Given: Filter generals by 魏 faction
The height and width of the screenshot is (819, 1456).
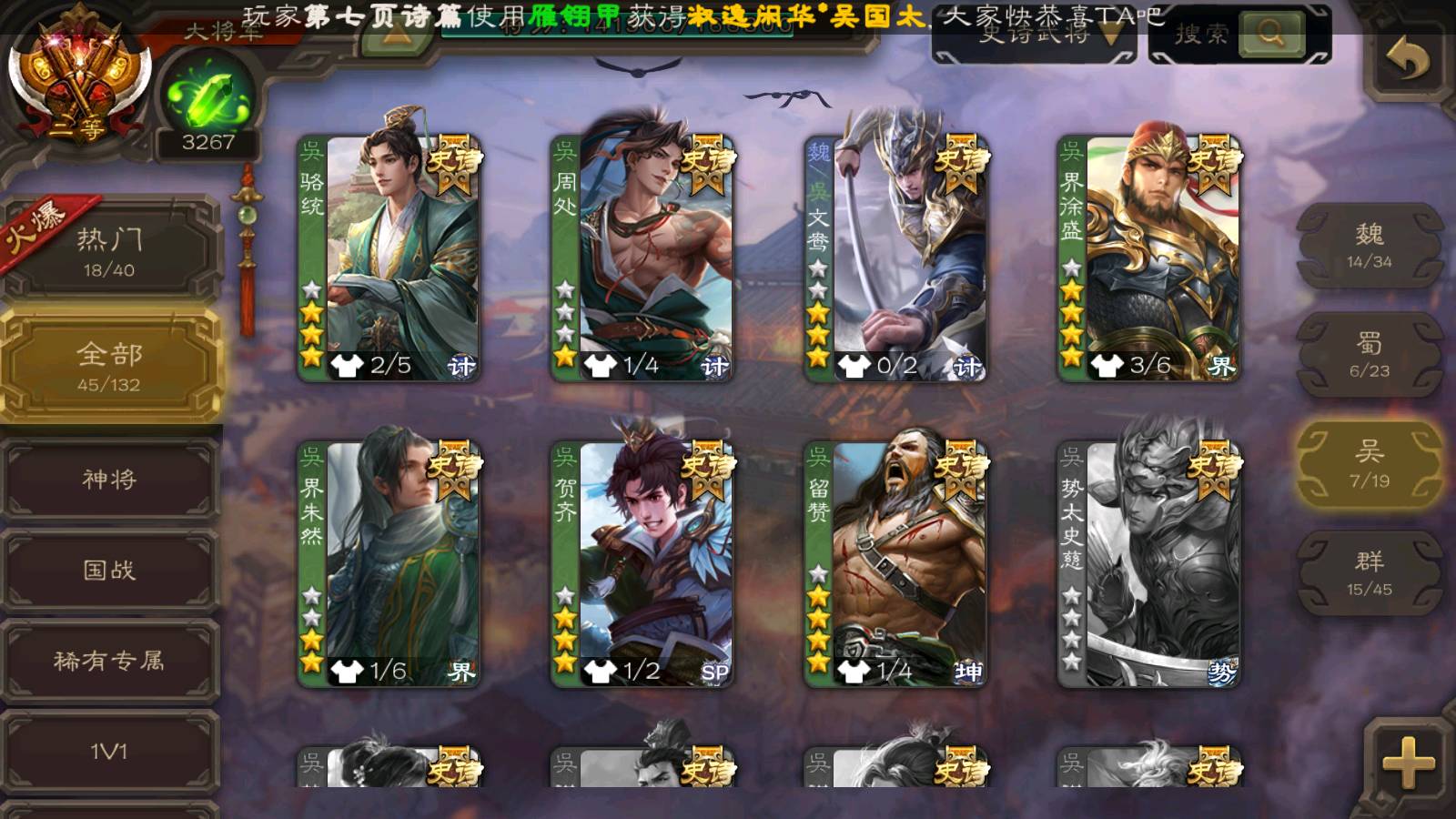Looking at the screenshot, I should pyautogui.click(x=1369, y=246).
